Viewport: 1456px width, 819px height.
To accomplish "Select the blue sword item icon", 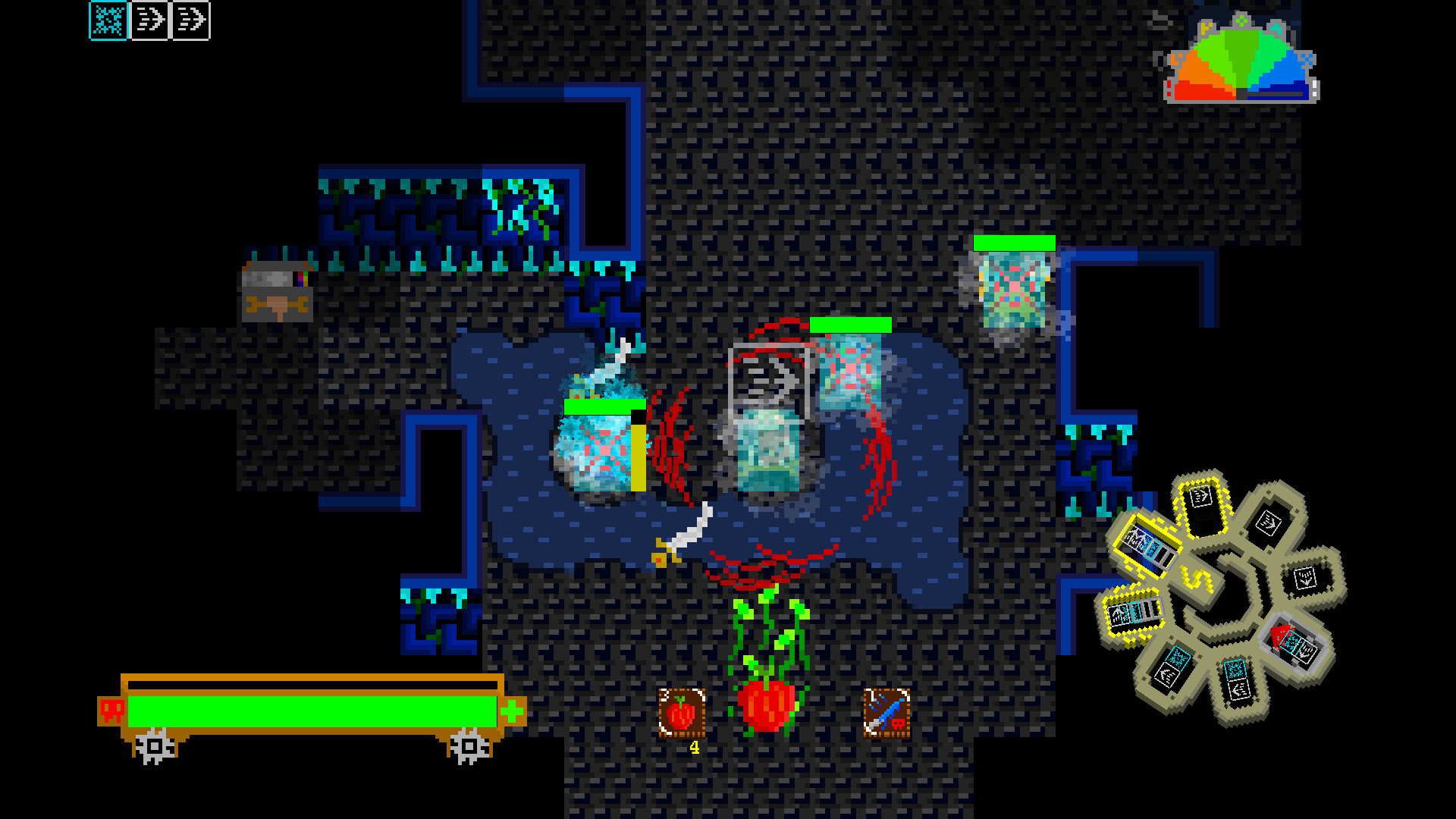I will pyautogui.click(x=886, y=710).
